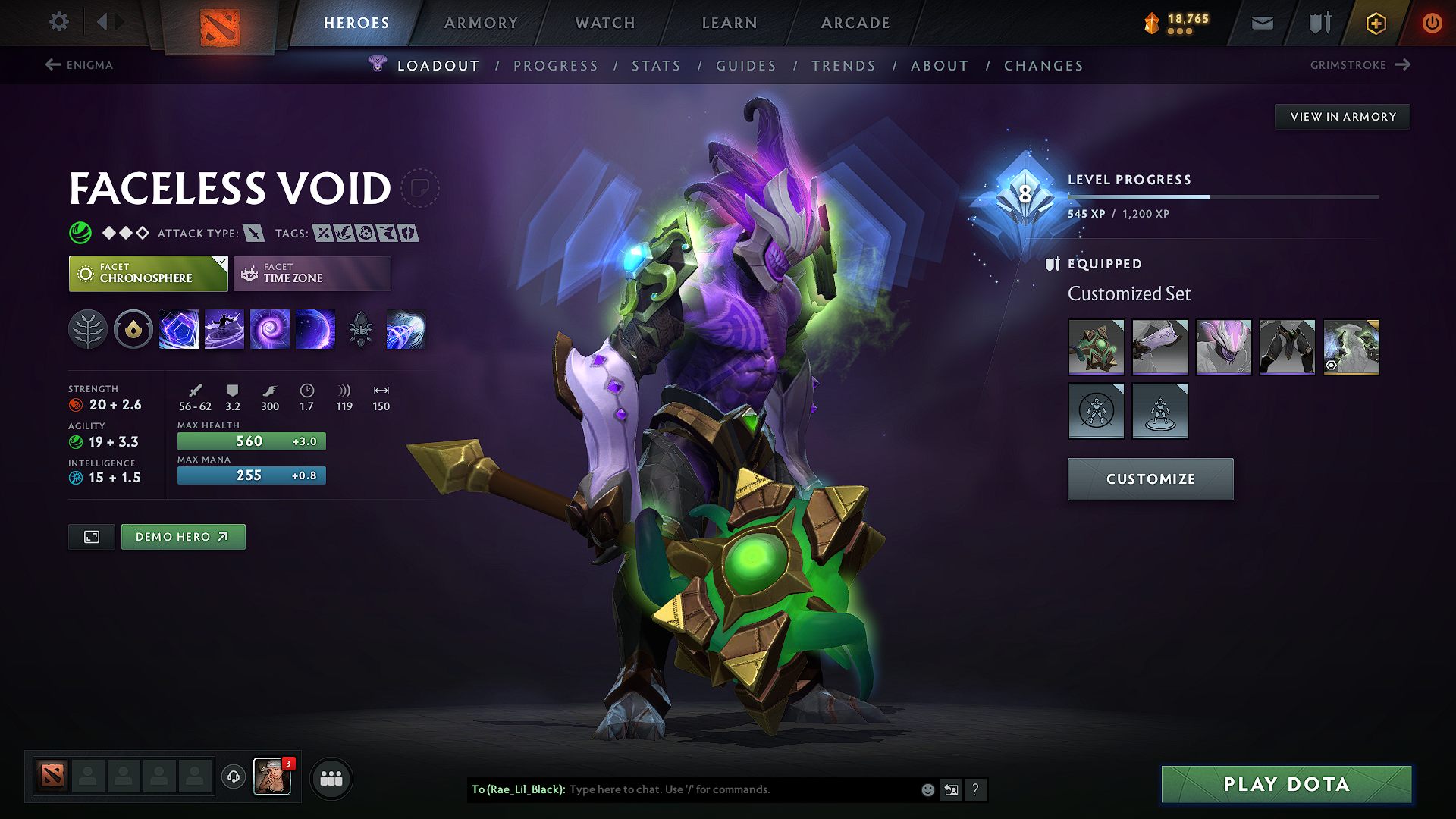Select the Time Walk ability icon
The image size is (1456, 819).
point(224,328)
